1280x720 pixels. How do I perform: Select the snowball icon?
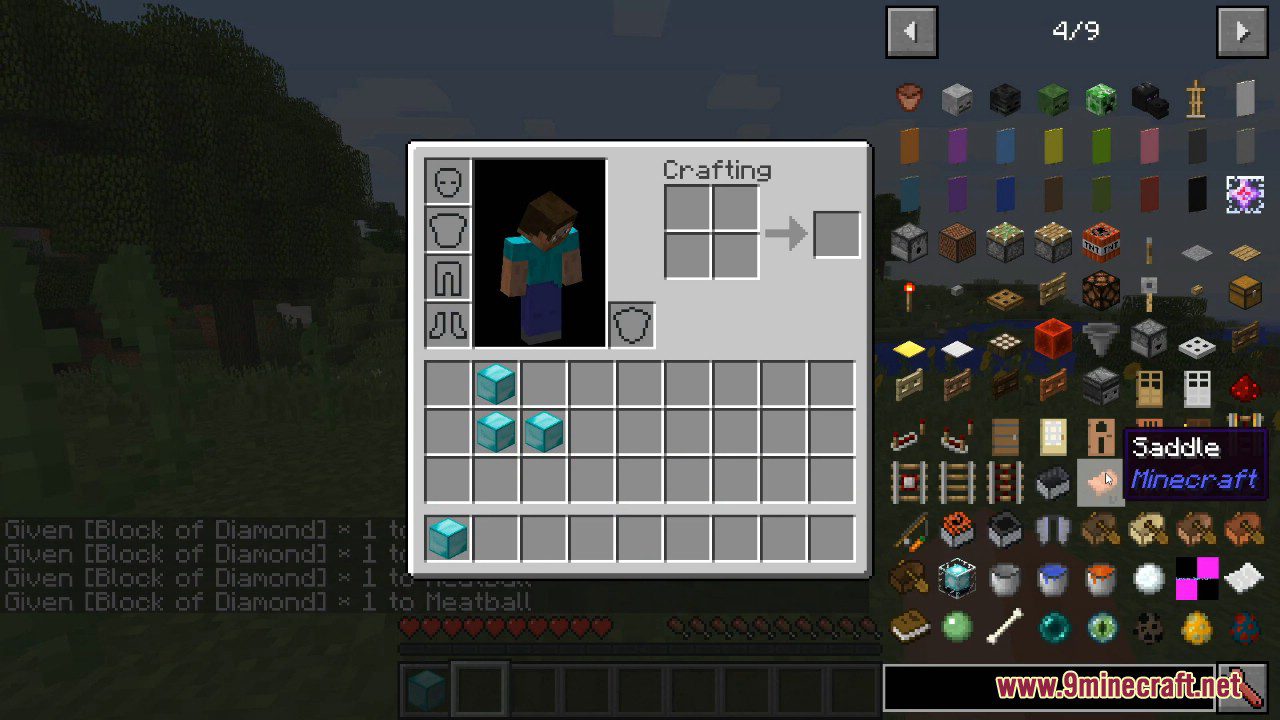click(x=1147, y=577)
